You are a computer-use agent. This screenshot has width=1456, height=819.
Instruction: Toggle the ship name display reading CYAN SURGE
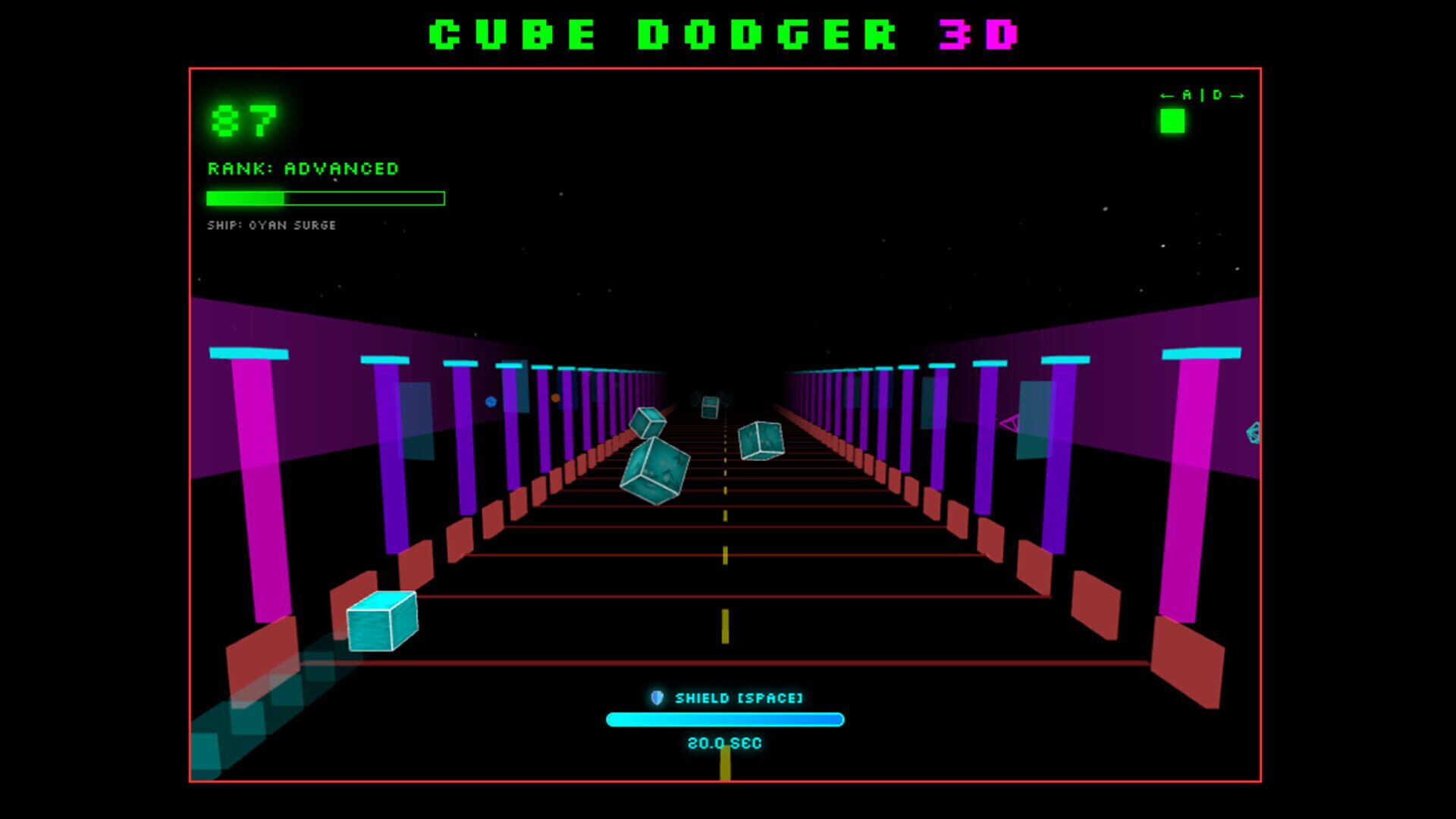(x=271, y=224)
